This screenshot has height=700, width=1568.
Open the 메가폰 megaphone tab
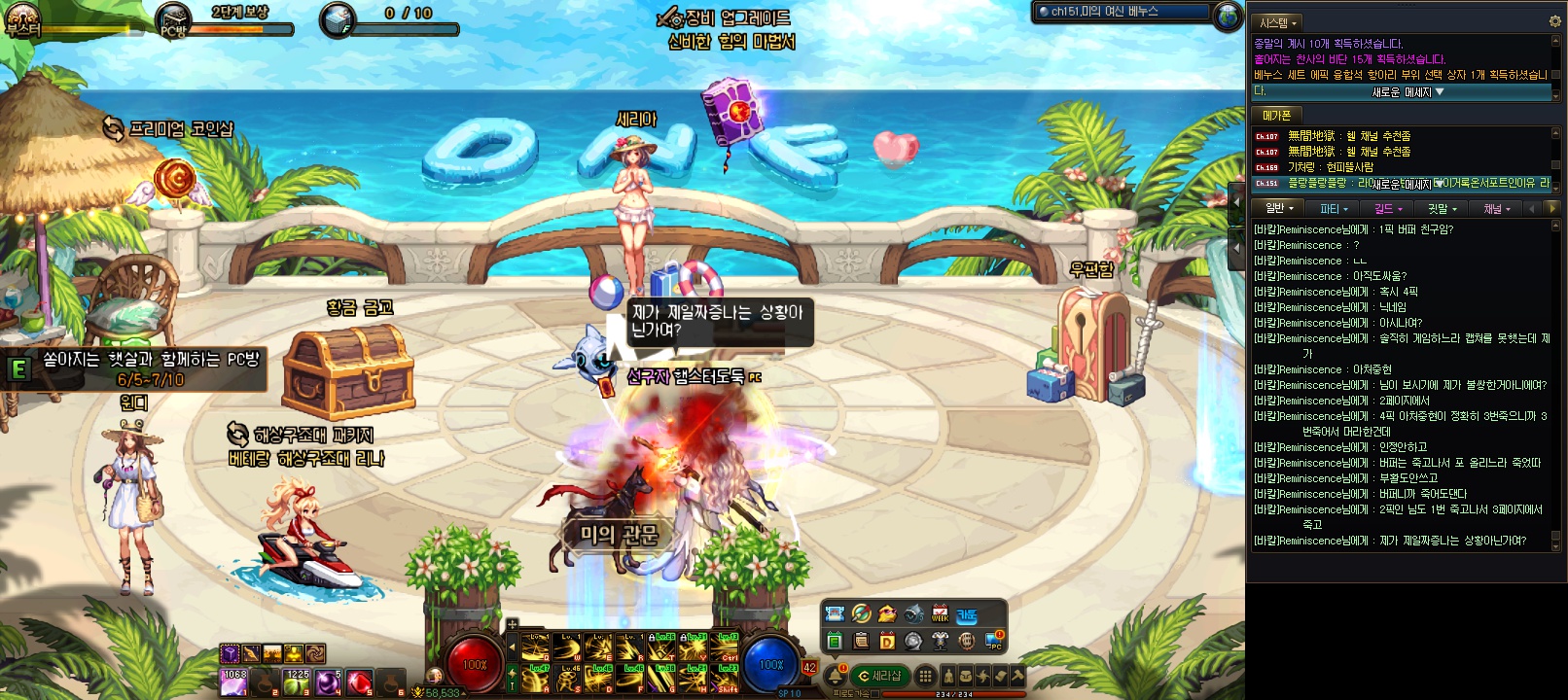1276,116
